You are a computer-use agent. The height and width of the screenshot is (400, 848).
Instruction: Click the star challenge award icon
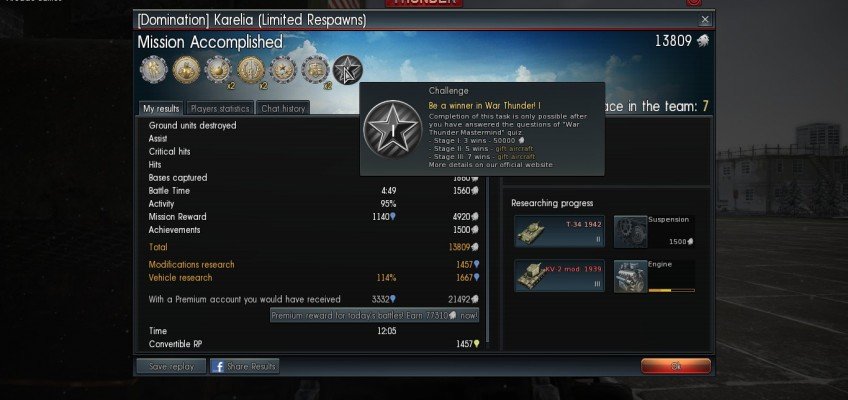pyautogui.click(x=347, y=70)
